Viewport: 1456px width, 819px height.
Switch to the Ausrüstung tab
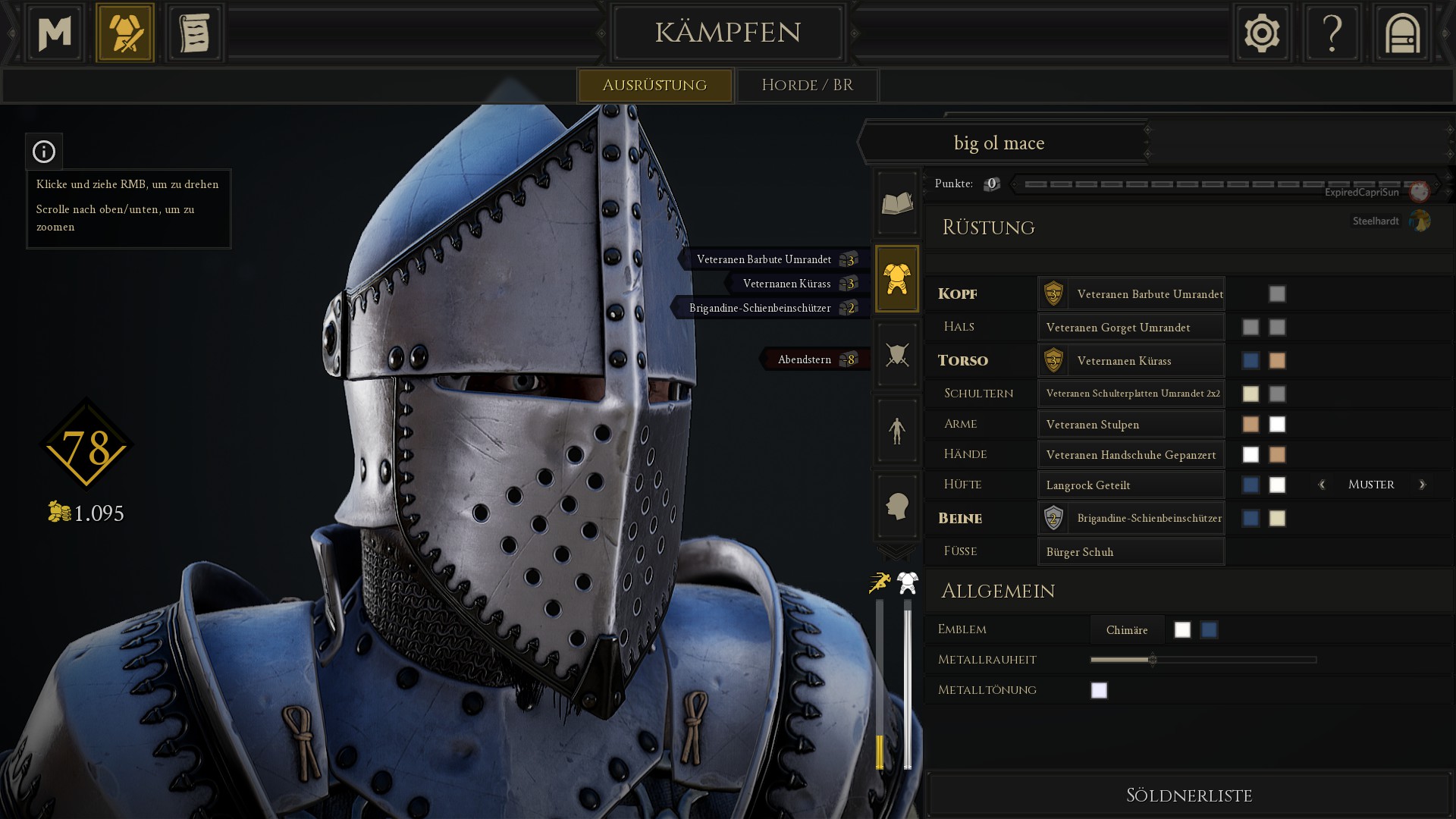(x=654, y=85)
